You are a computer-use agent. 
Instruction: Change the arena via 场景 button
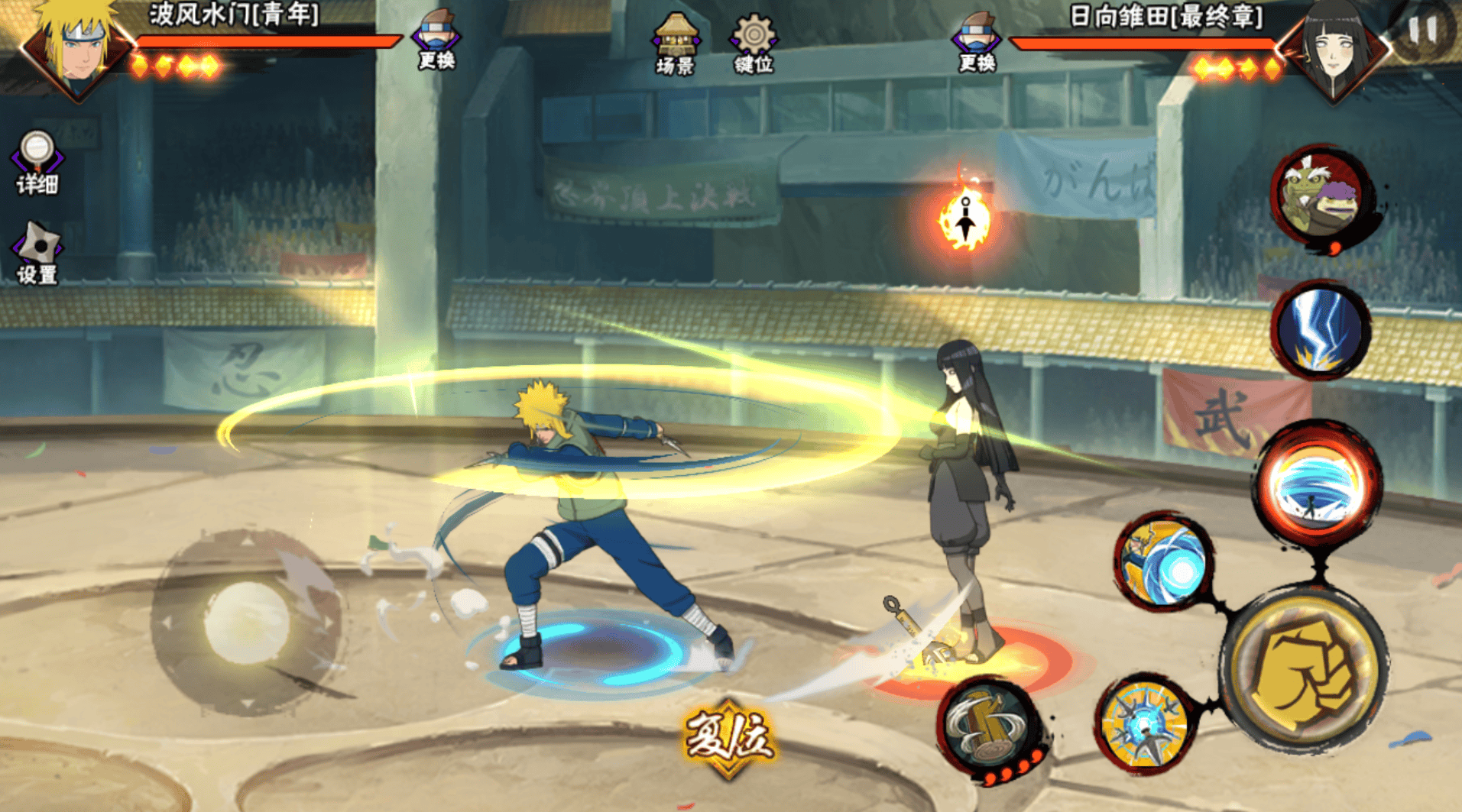coord(676,44)
